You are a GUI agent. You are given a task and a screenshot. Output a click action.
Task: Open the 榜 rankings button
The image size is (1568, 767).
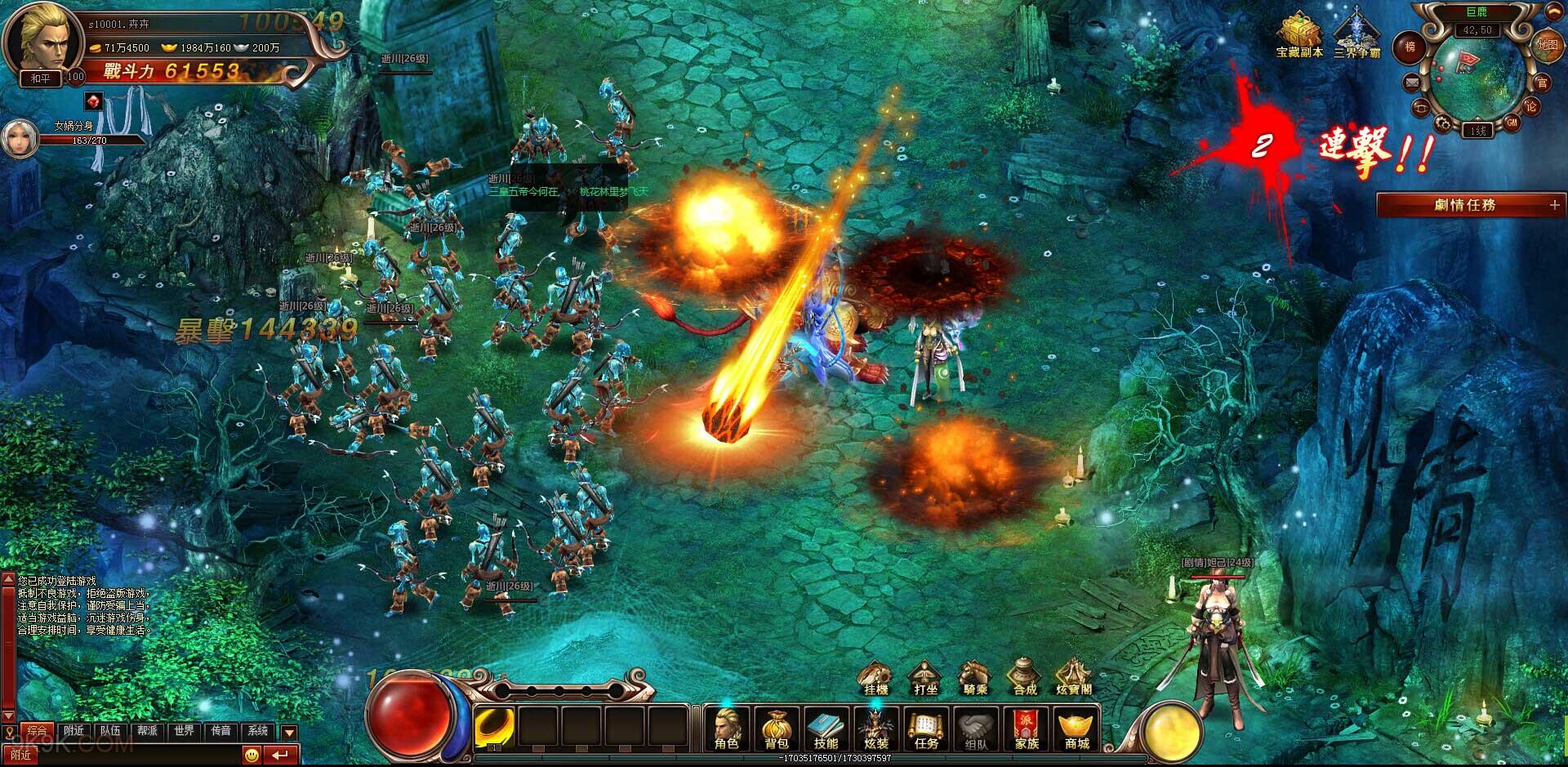click(1410, 47)
